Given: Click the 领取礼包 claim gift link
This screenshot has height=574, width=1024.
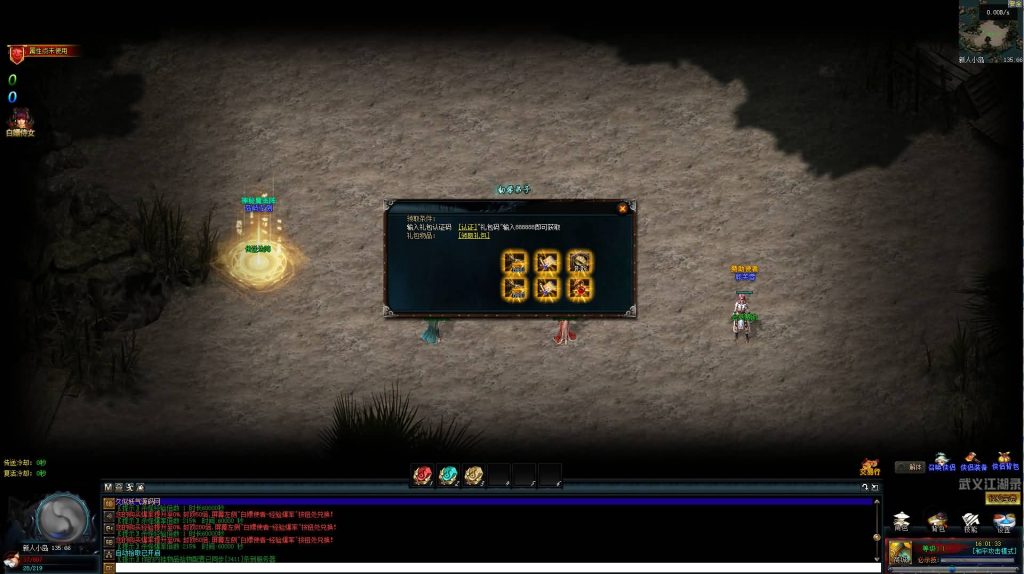Looking at the screenshot, I should pyautogui.click(x=474, y=236).
